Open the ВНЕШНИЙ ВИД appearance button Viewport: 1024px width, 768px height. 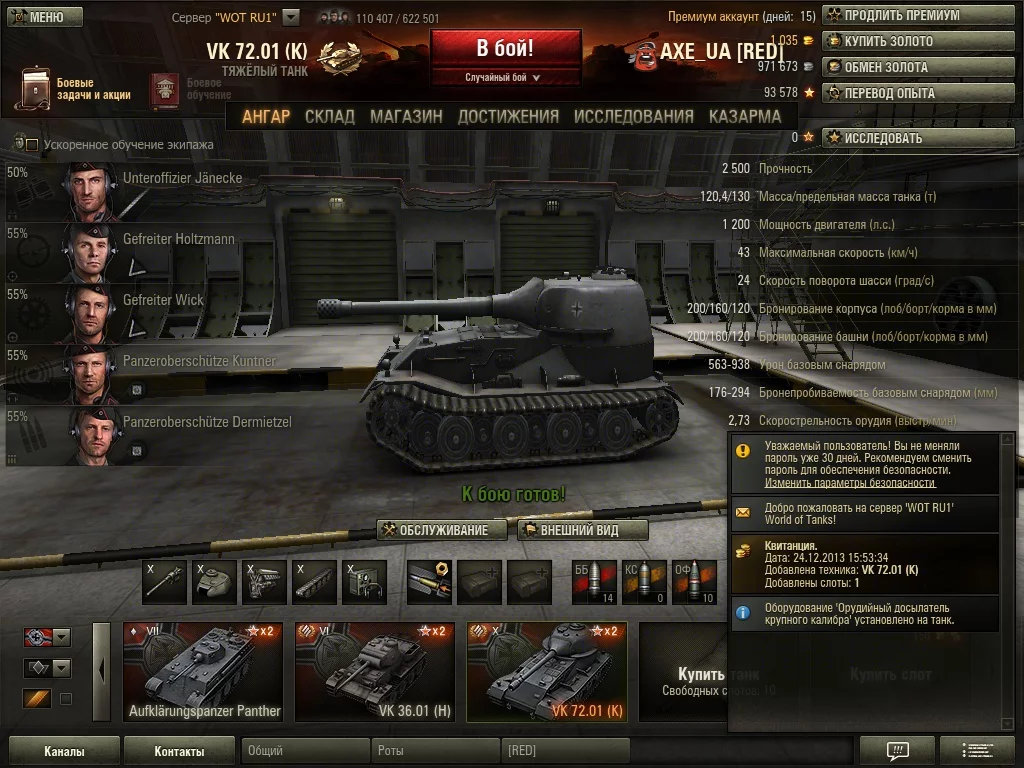coord(583,530)
